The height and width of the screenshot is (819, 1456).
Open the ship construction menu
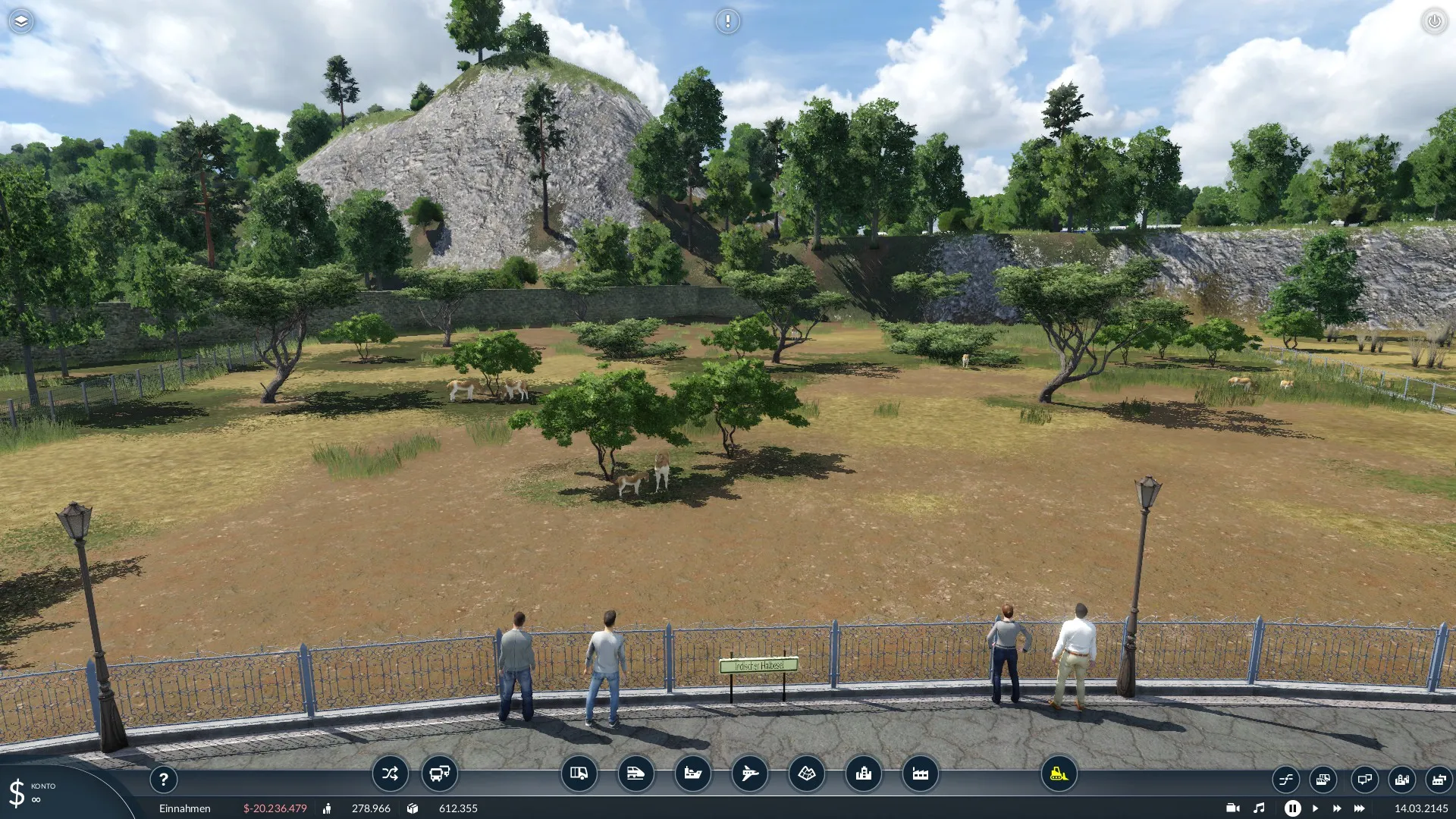[x=692, y=773]
